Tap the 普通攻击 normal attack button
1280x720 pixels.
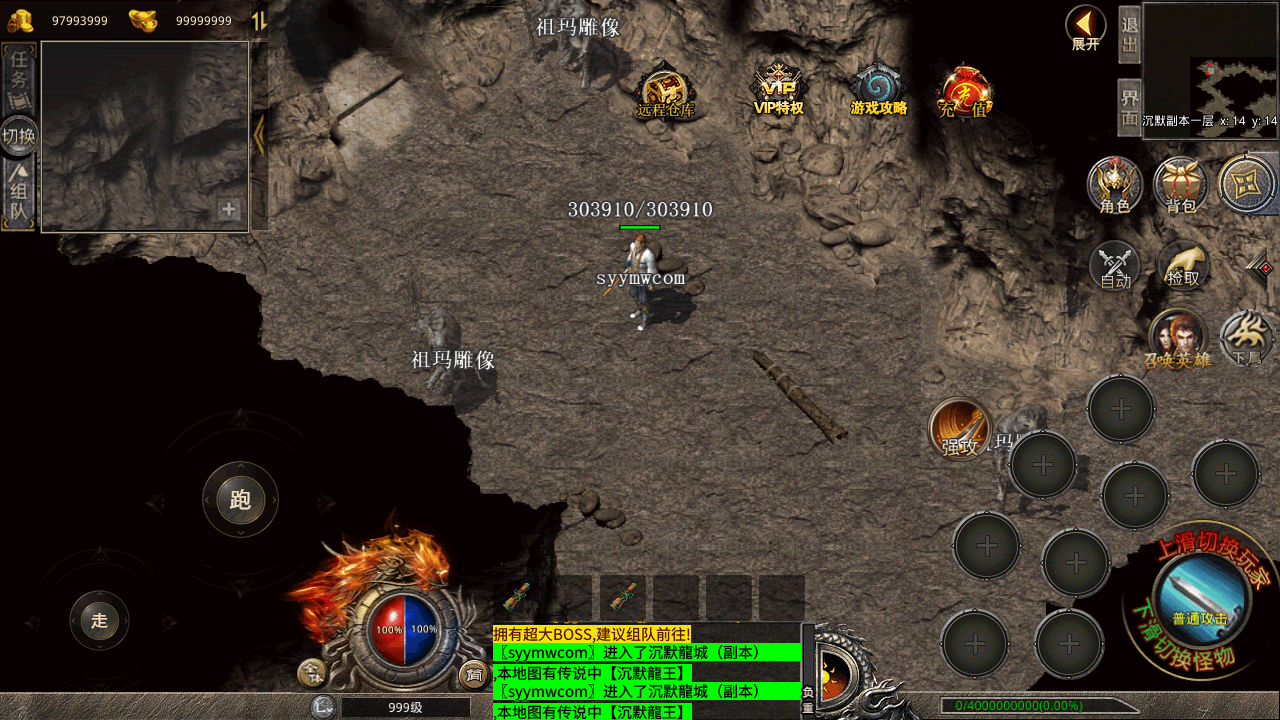(1200, 600)
